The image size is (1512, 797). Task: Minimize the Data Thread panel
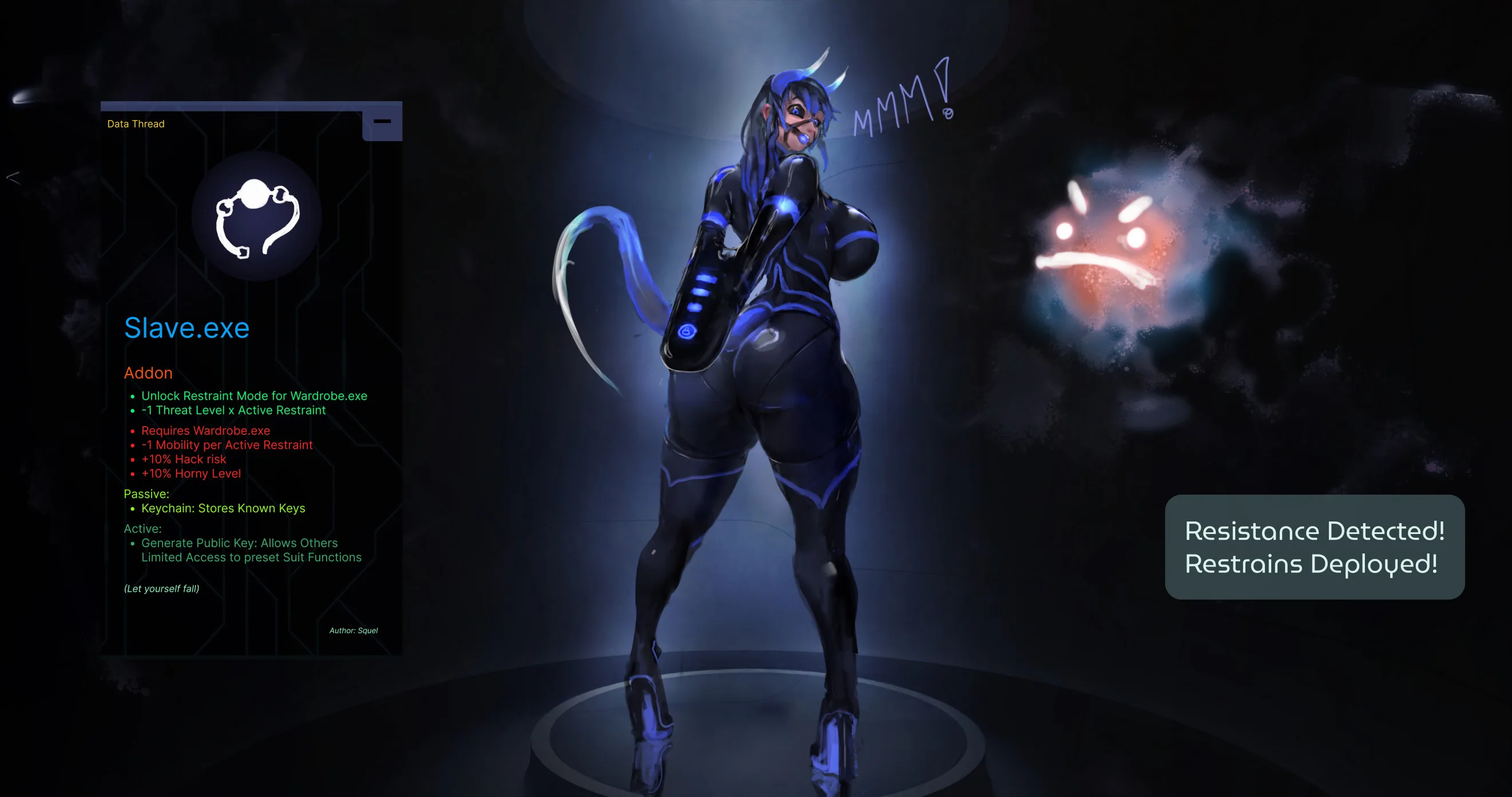click(x=382, y=121)
